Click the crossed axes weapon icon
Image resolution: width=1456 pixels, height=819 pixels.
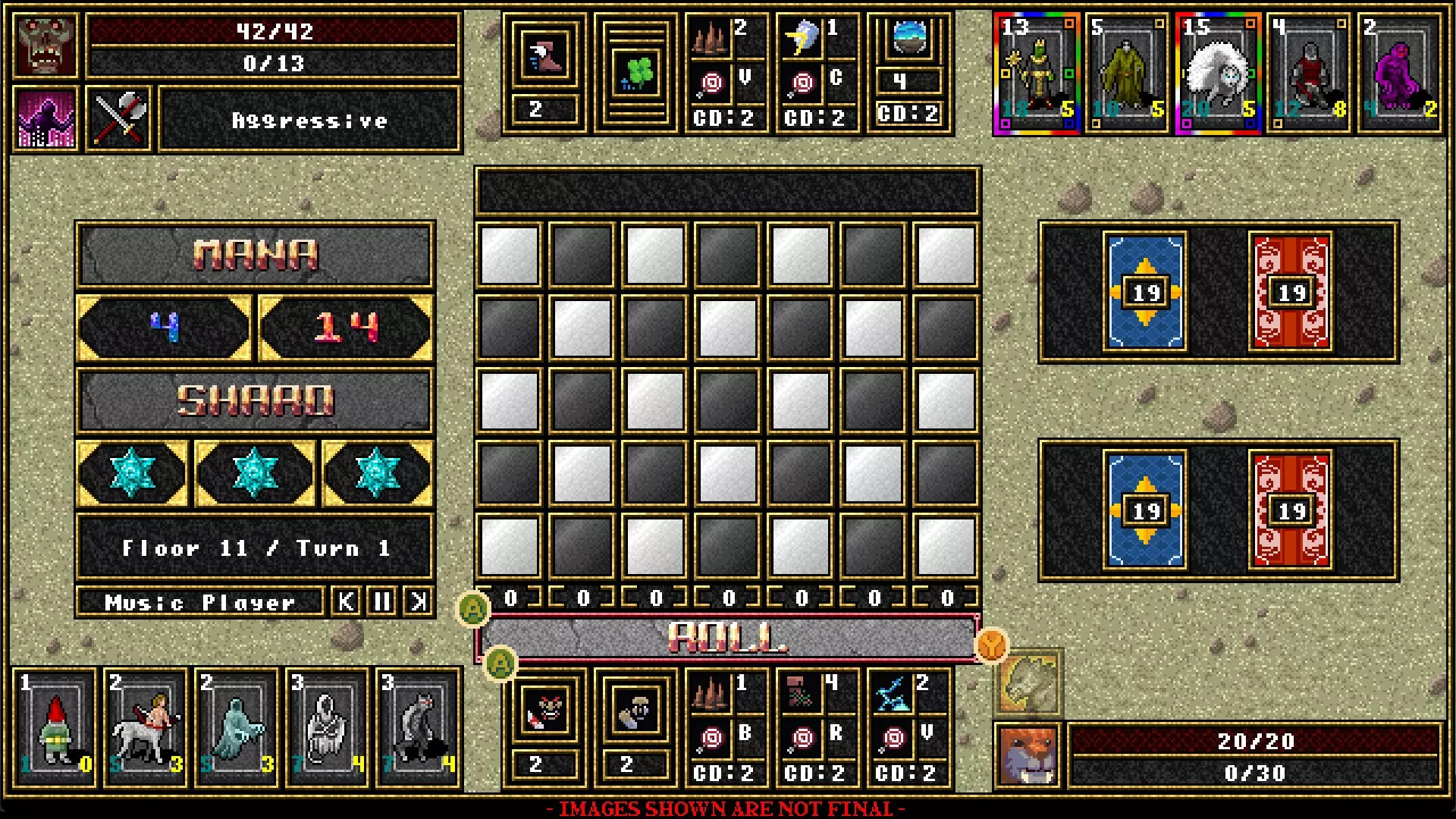119,120
